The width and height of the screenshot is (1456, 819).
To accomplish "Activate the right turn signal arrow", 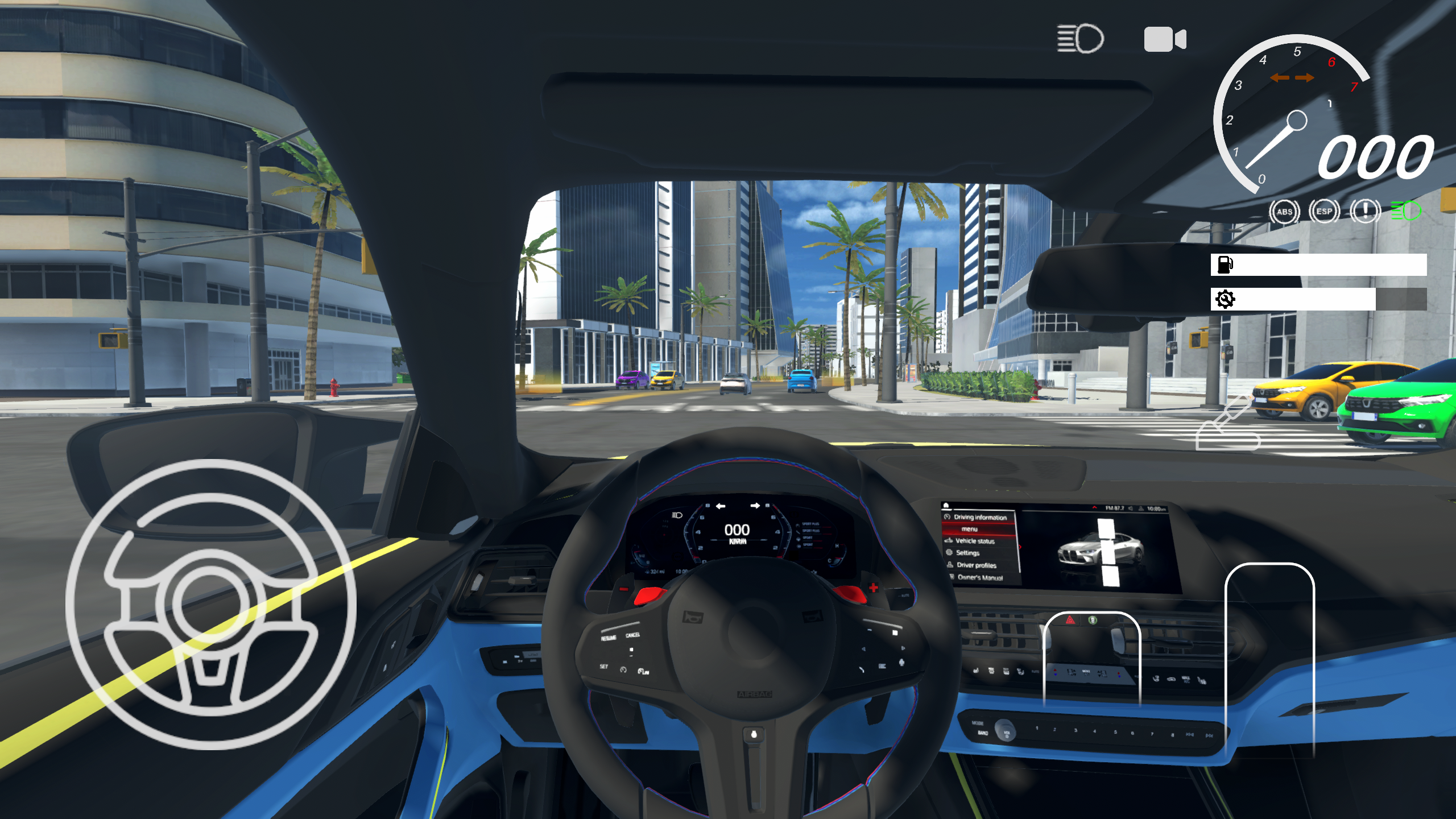I will pos(1303,78).
